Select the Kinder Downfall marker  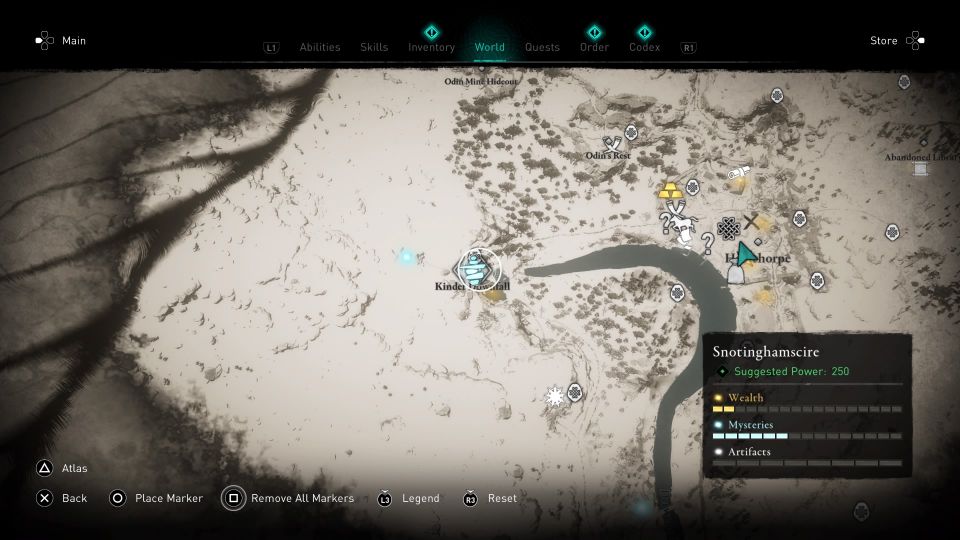[x=473, y=267]
